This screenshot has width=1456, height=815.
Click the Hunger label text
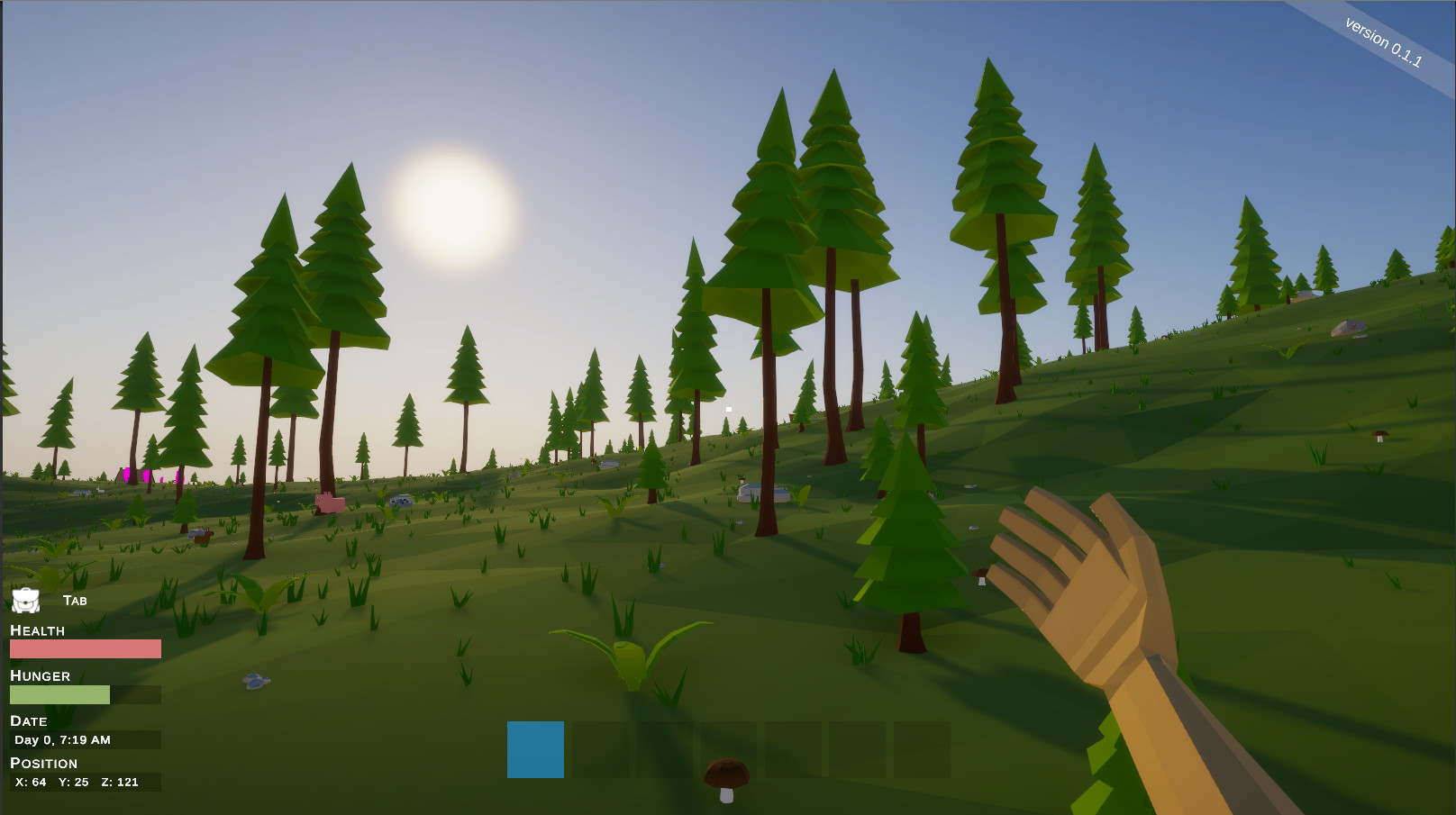(x=40, y=676)
